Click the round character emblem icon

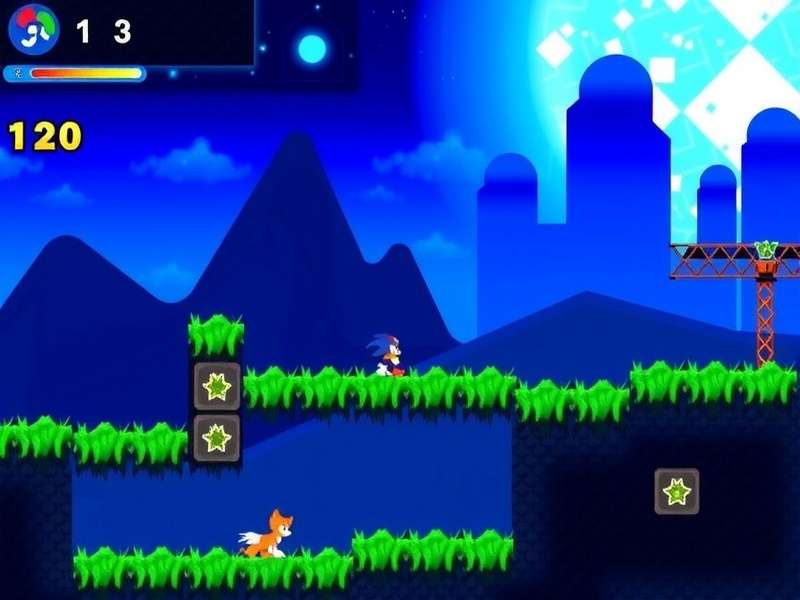pyautogui.click(x=33, y=31)
